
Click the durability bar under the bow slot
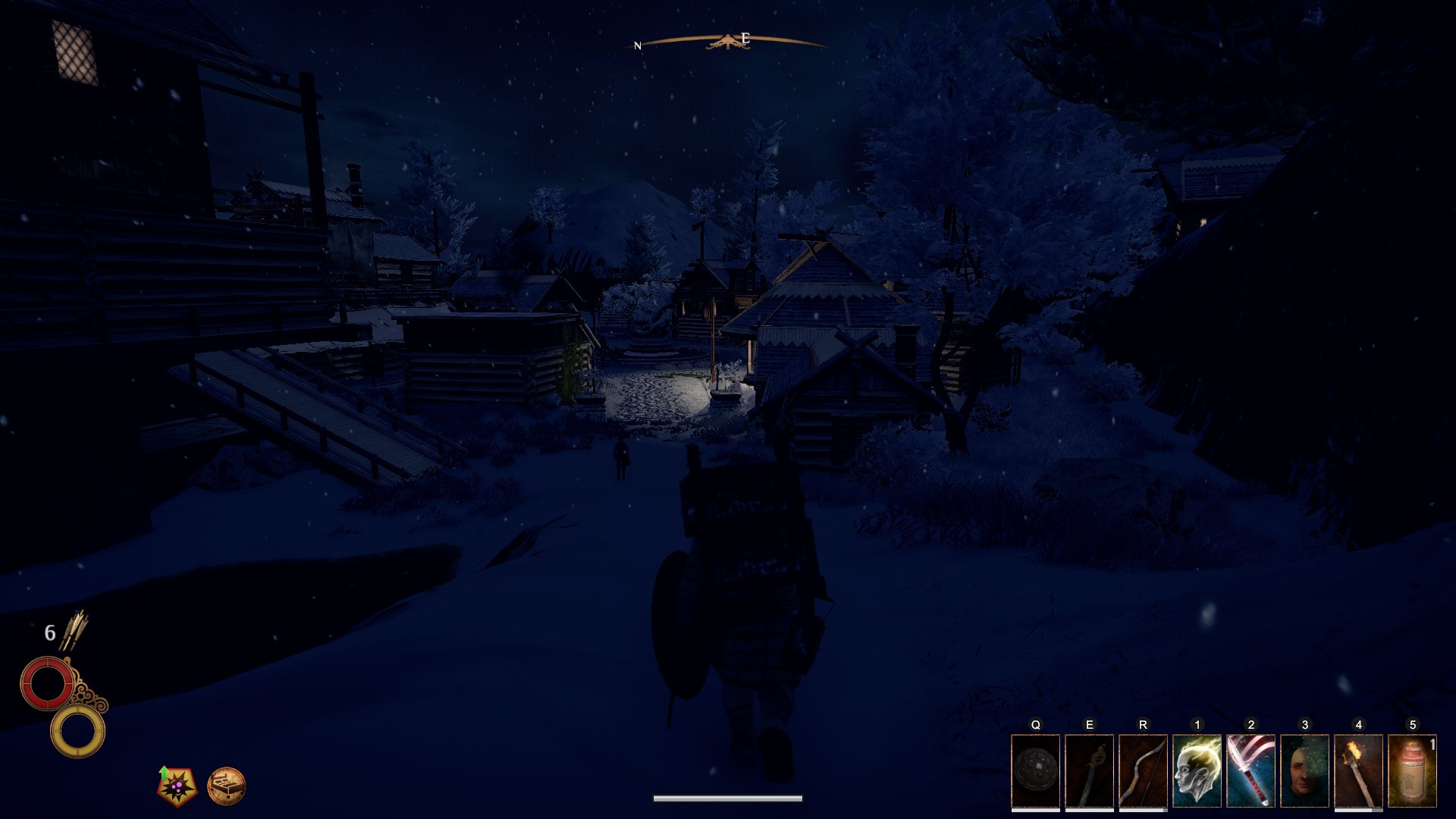coord(1142,811)
